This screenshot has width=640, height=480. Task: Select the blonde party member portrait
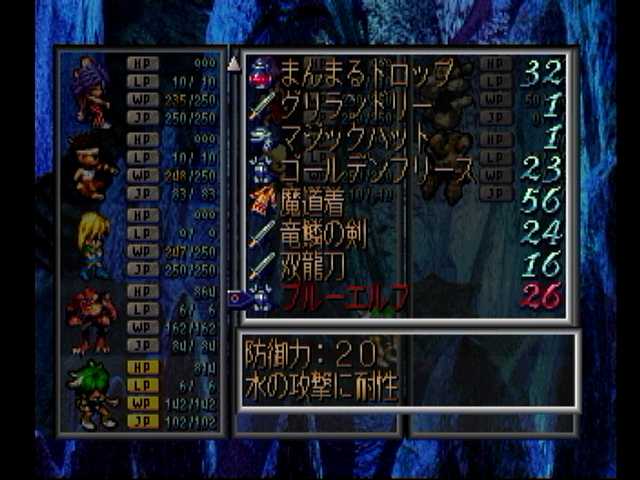coord(93,243)
